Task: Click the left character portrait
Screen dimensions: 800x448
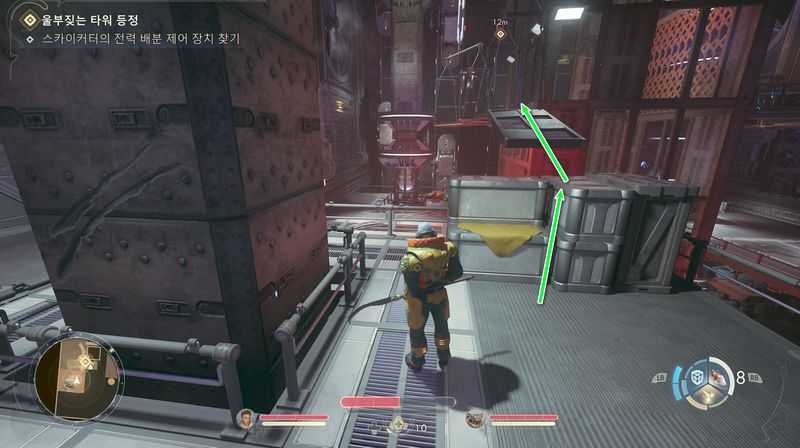Action: (x=245, y=419)
